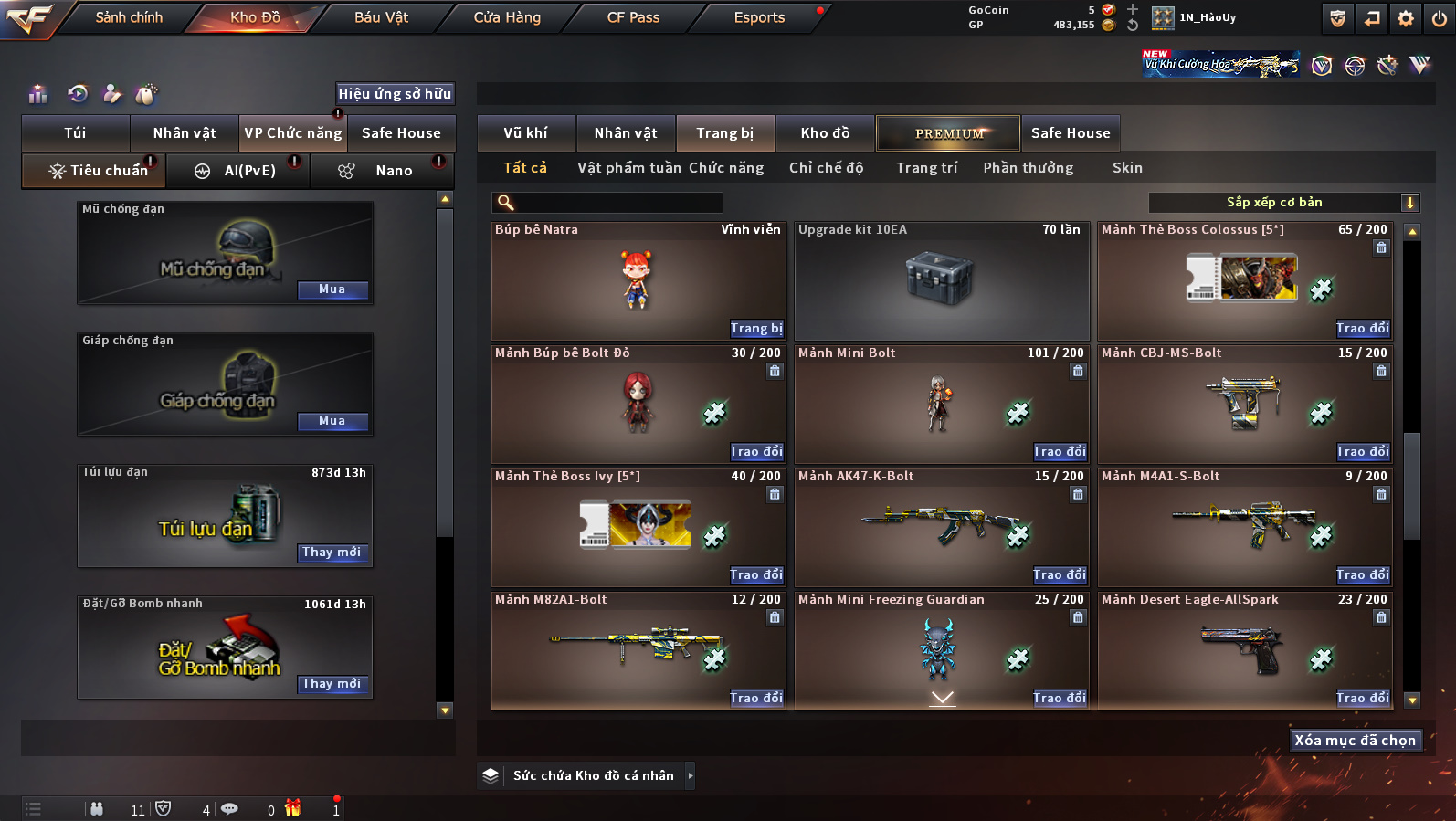Renew the Túi lựu đạn item

tap(332, 553)
